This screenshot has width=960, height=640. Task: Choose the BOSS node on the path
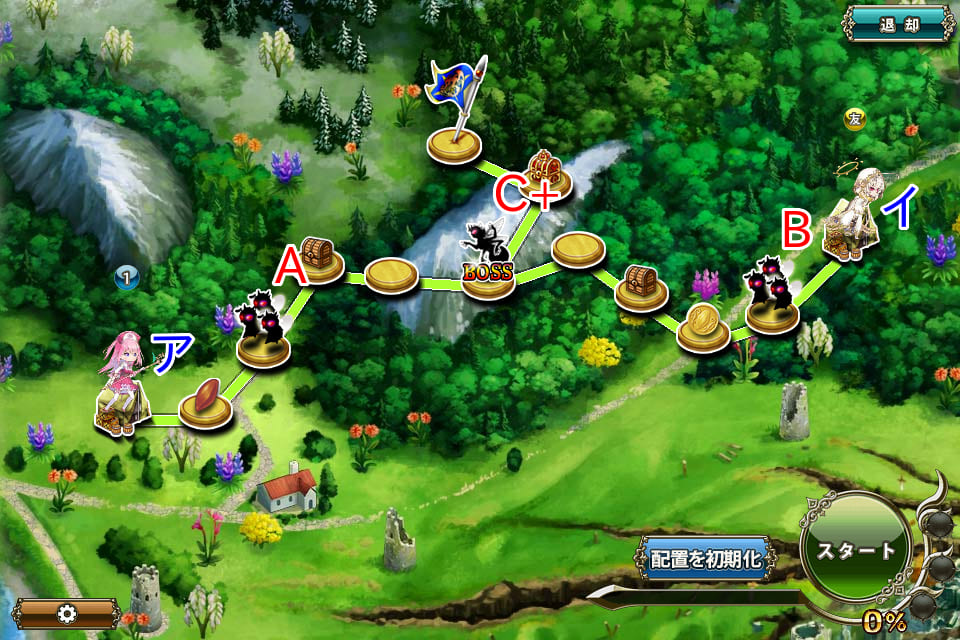488,267
